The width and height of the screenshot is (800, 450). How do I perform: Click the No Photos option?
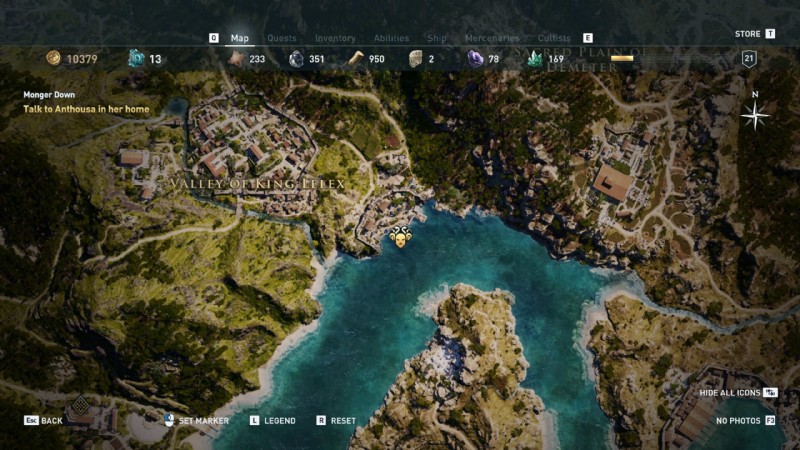[738, 421]
